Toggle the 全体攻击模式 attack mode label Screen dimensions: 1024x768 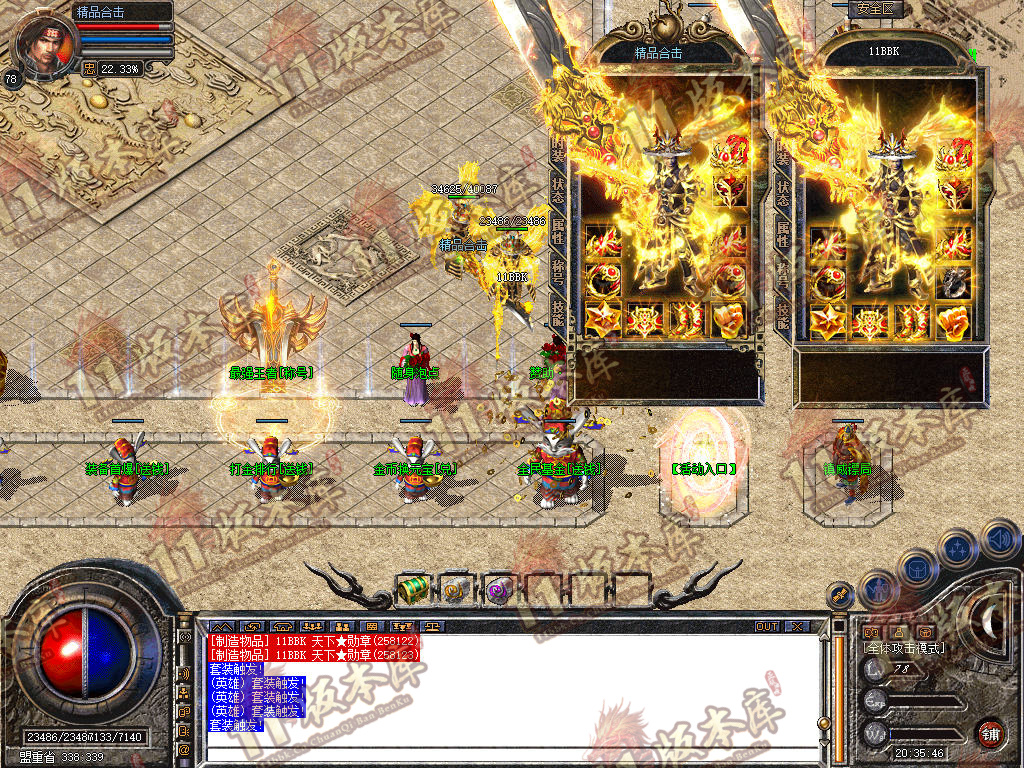click(x=904, y=648)
